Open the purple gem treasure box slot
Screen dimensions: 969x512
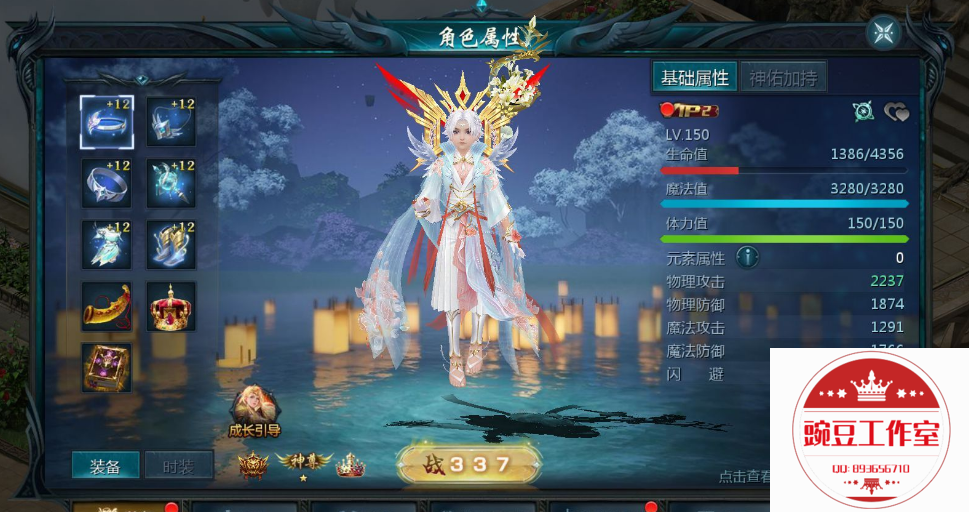click(107, 367)
